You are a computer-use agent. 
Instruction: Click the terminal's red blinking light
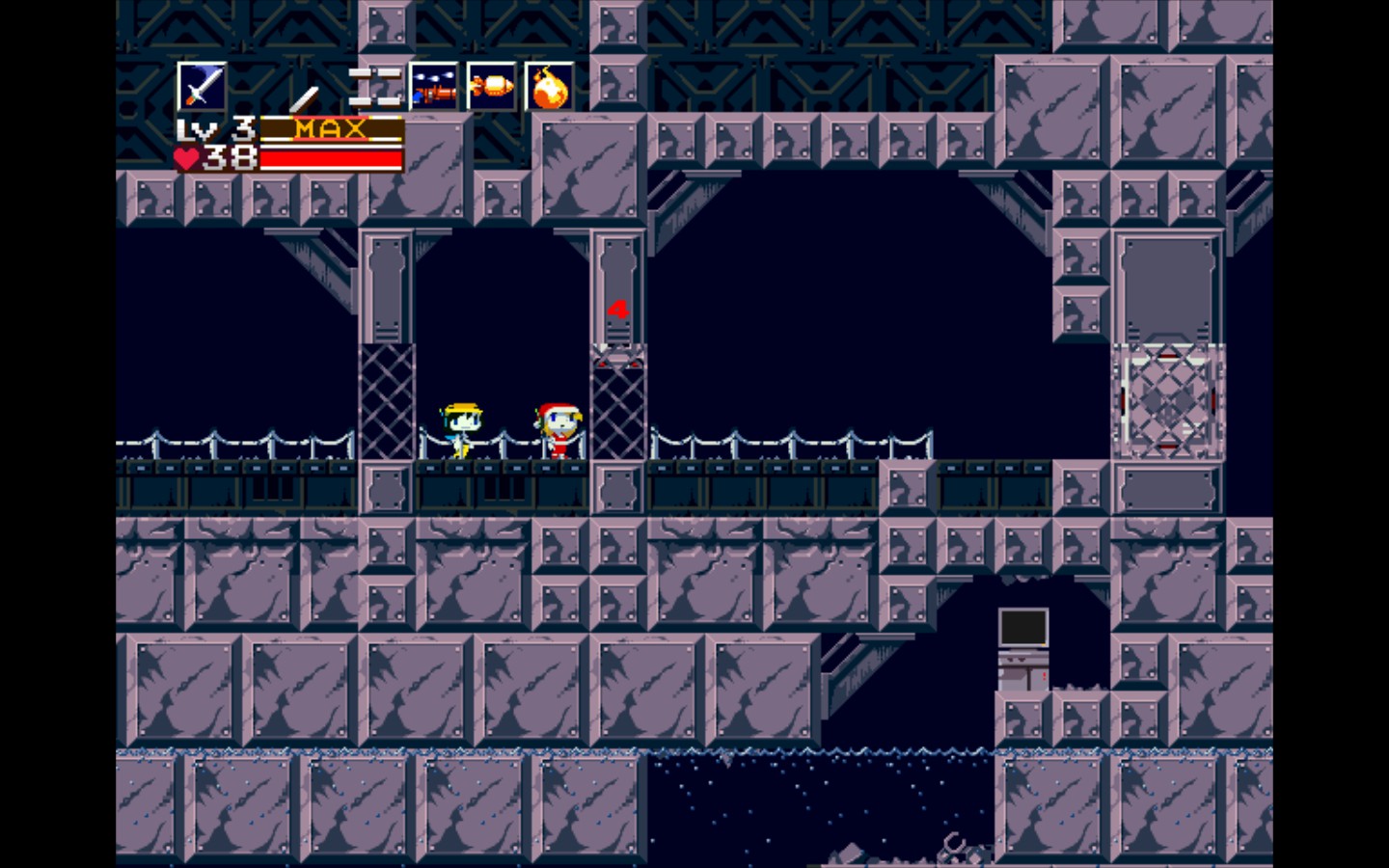click(1045, 673)
